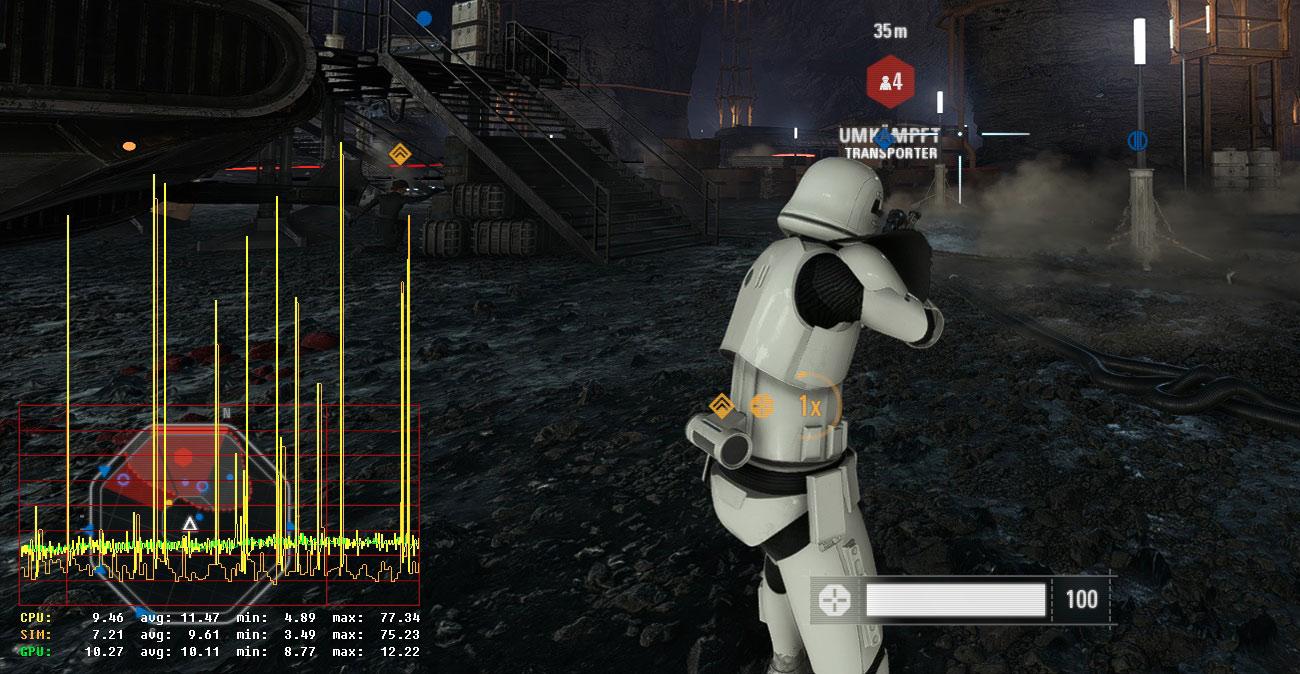Click the Transporter objective label

(890, 153)
